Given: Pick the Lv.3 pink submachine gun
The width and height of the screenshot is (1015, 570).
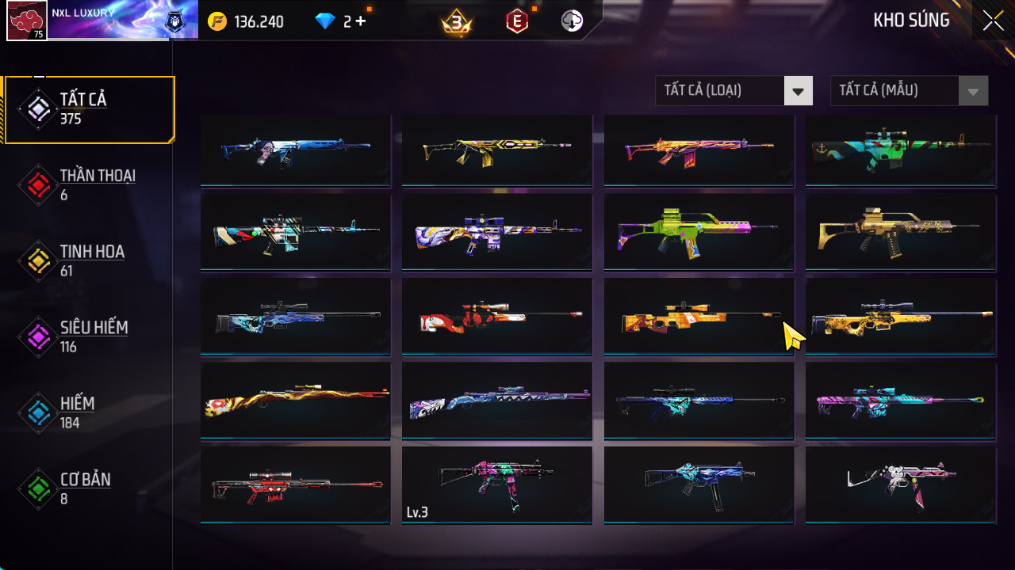Looking at the screenshot, I should click(496, 485).
